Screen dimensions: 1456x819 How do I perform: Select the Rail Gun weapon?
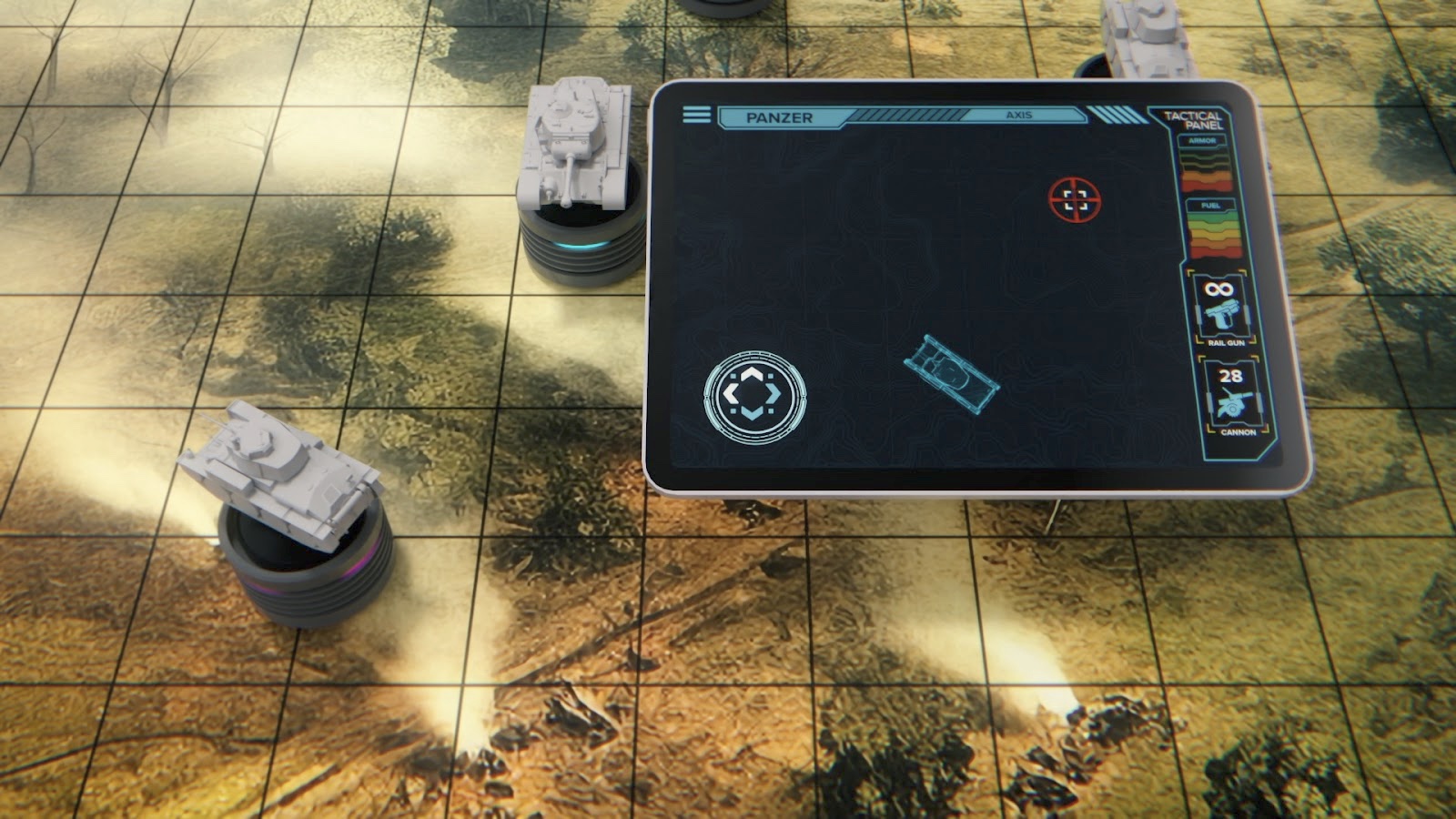point(1220,311)
